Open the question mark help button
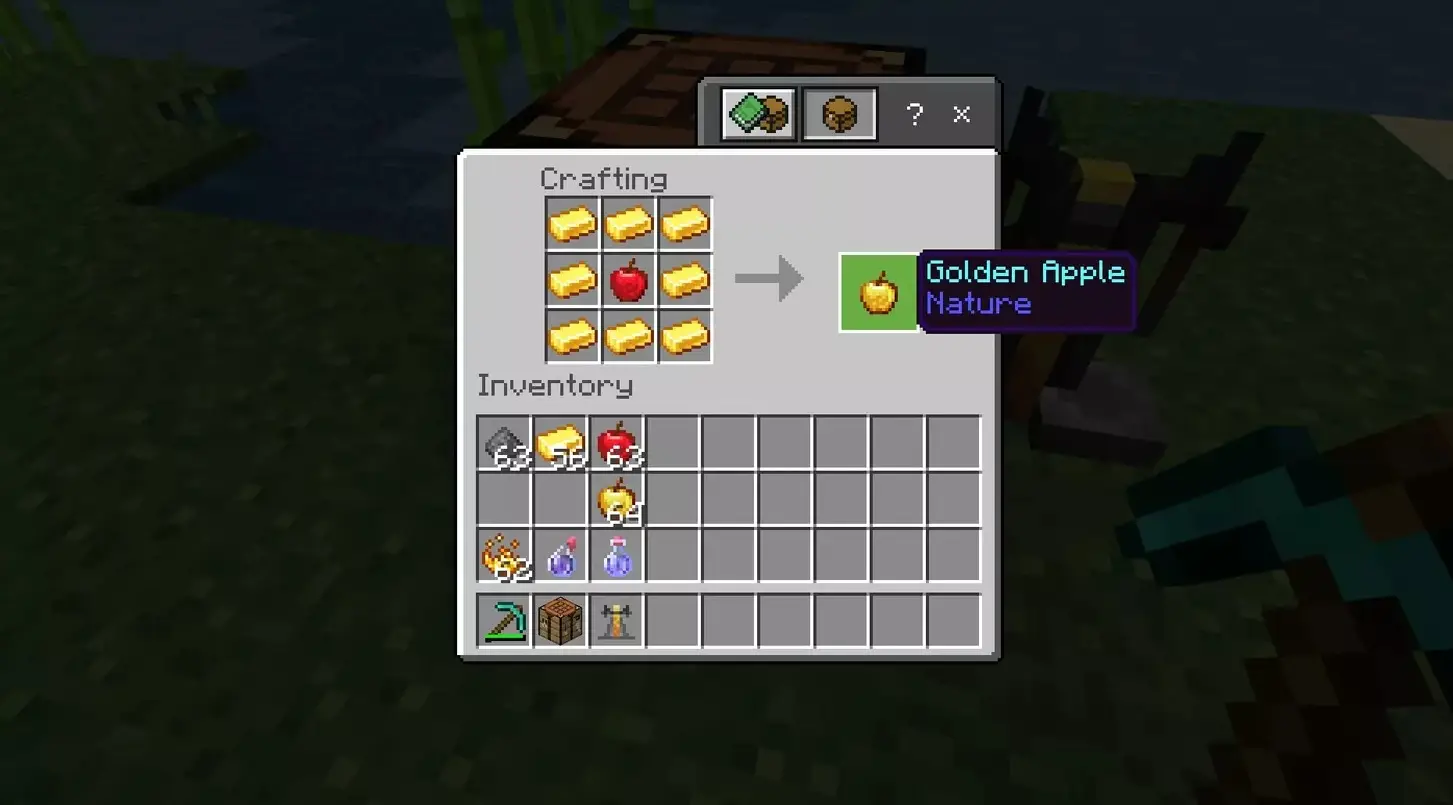This screenshot has width=1453, height=805. click(x=914, y=115)
